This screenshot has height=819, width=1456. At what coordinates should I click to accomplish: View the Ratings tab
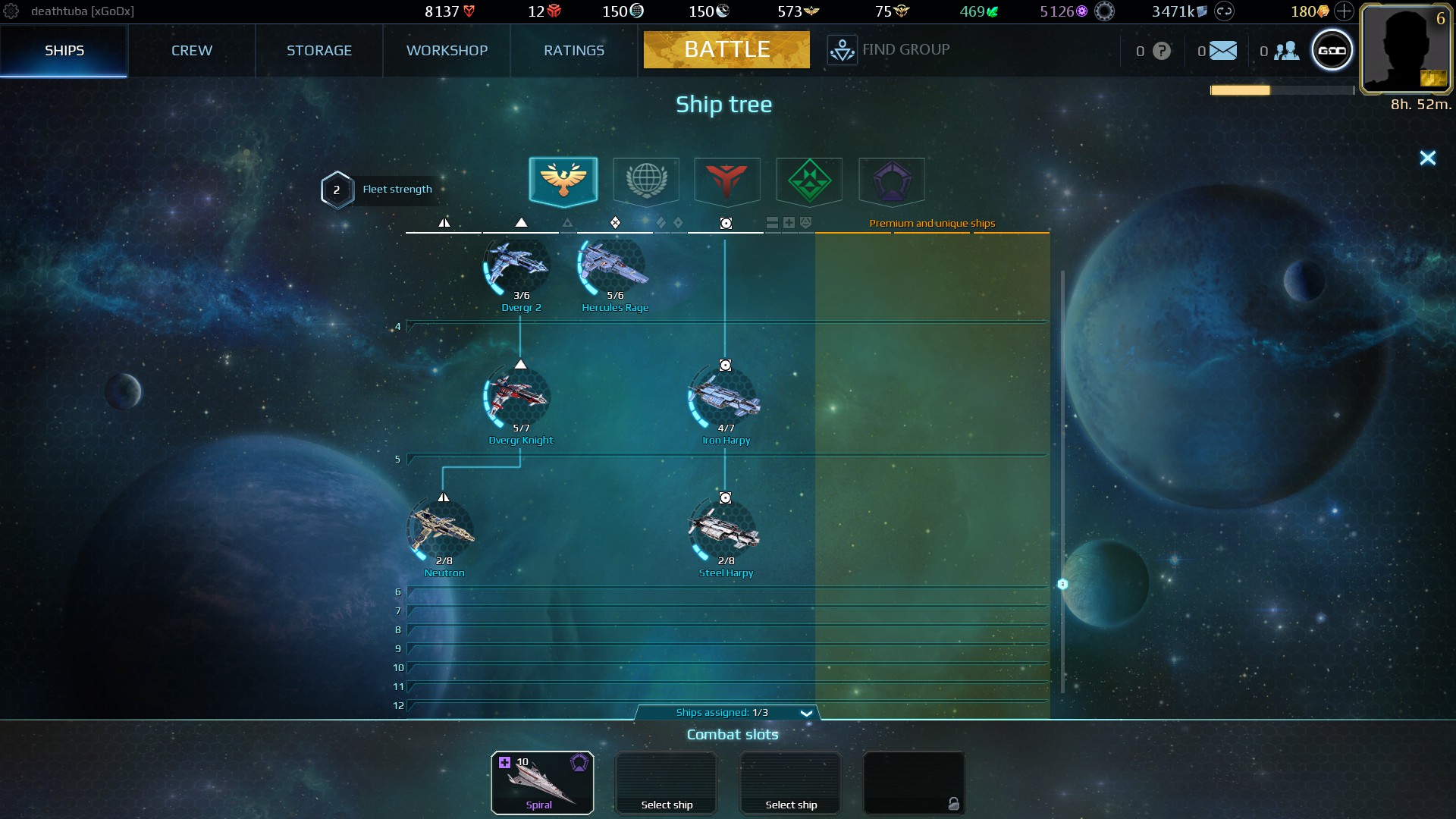pos(574,50)
